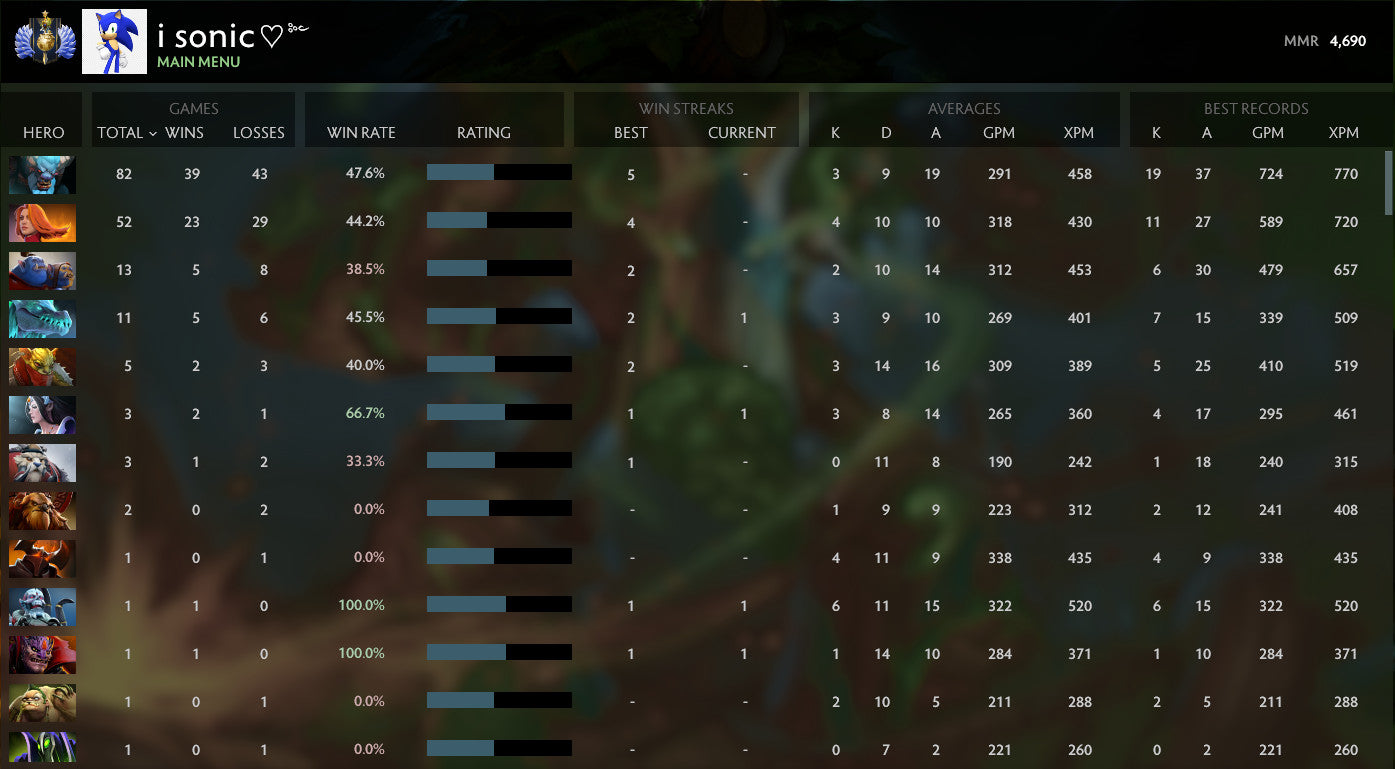This screenshot has height=769, width=1395.
Task: Click the RATING column header
Action: click(484, 132)
